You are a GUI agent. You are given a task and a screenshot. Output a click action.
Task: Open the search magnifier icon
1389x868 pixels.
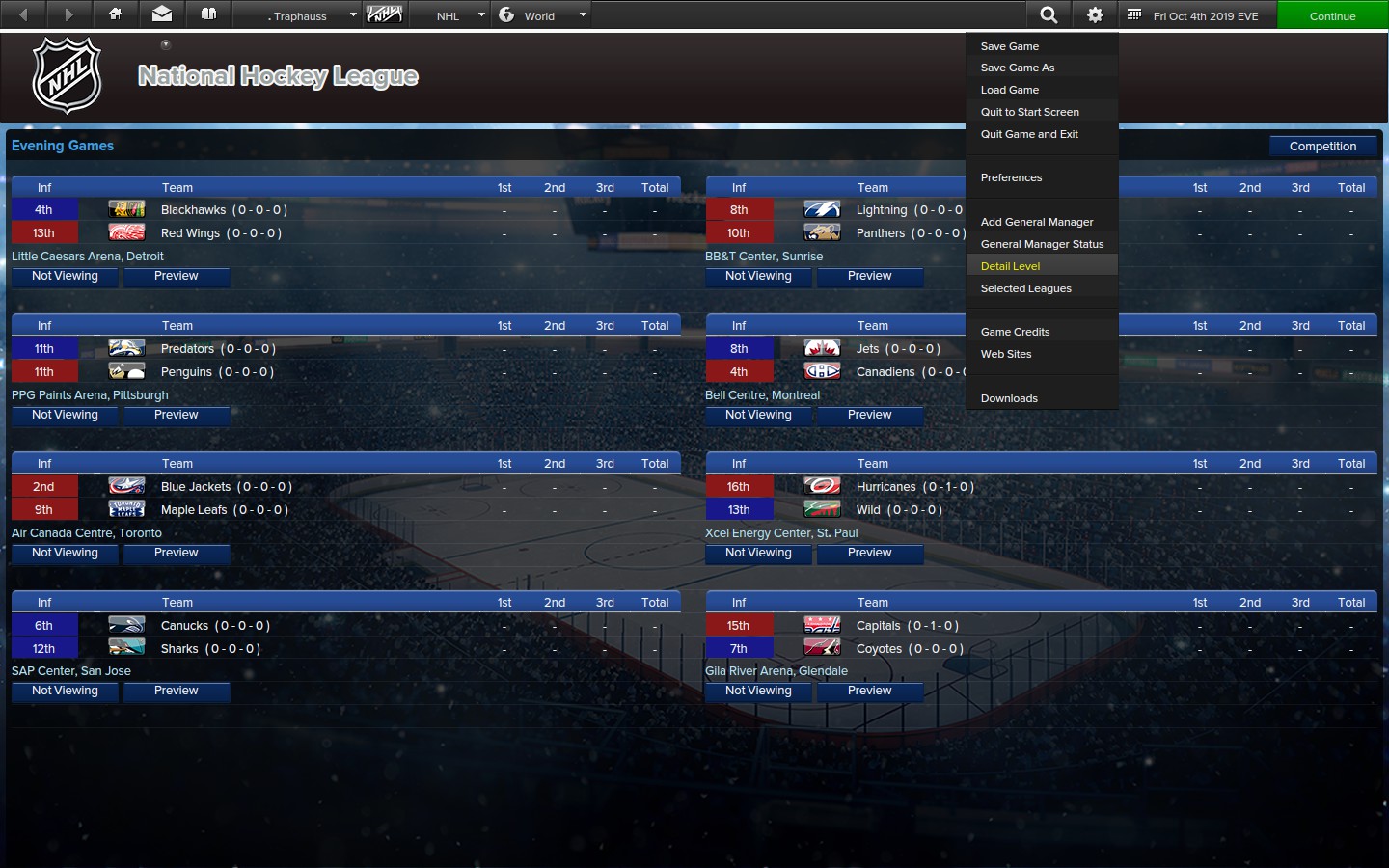(x=1048, y=14)
